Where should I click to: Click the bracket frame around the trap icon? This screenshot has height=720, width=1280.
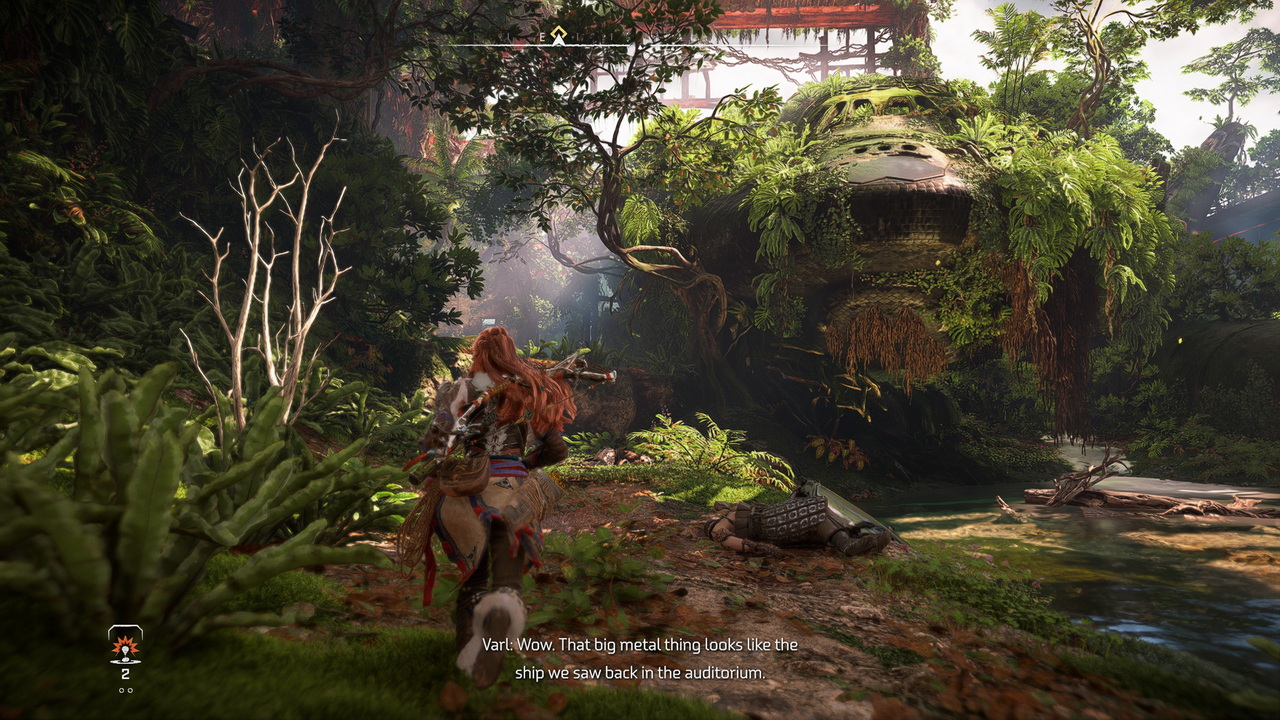(x=124, y=628)
